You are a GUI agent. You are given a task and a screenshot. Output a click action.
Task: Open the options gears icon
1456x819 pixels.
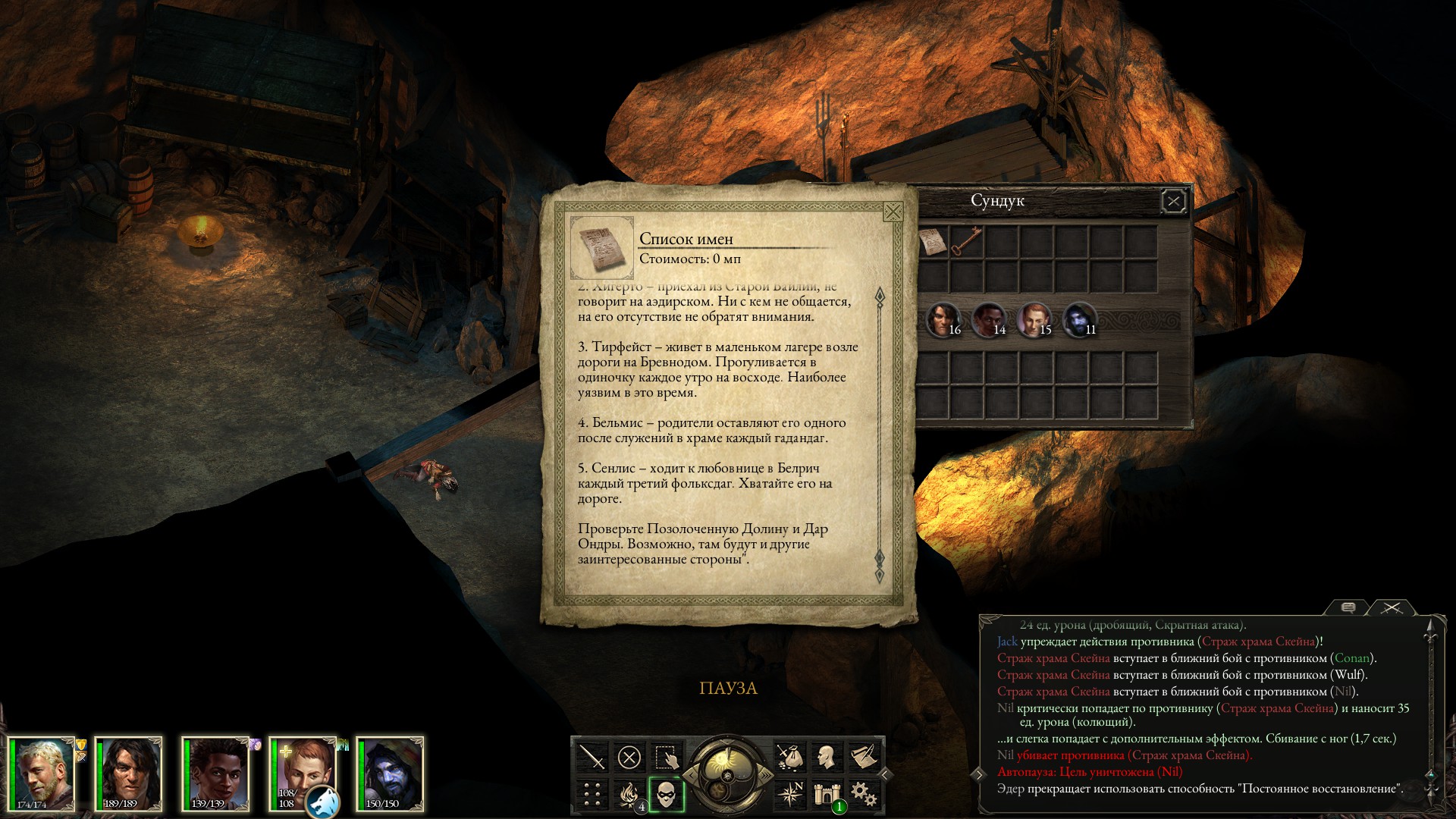(864, 794)
